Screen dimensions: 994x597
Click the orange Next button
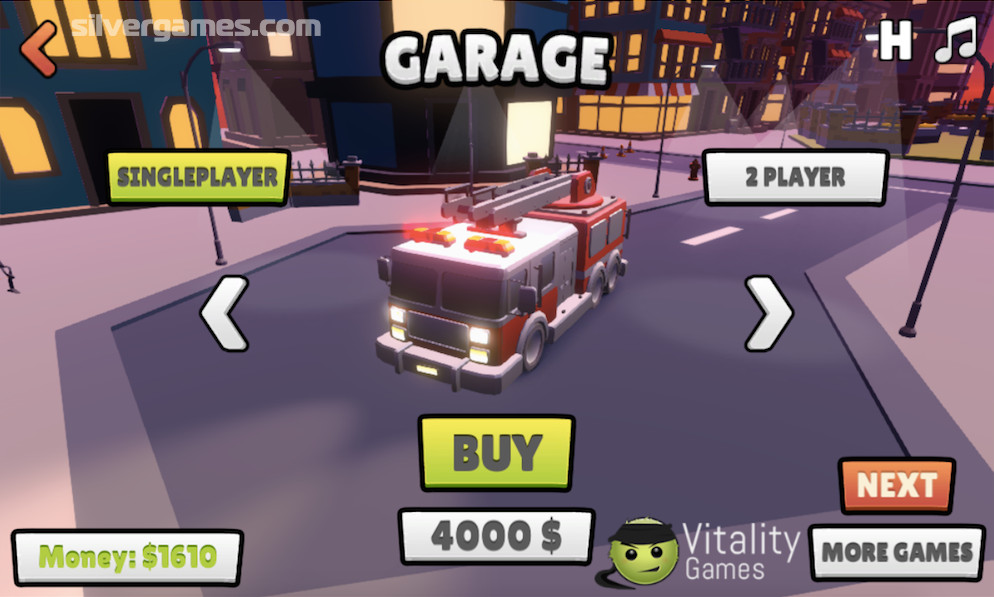(896, 486)
